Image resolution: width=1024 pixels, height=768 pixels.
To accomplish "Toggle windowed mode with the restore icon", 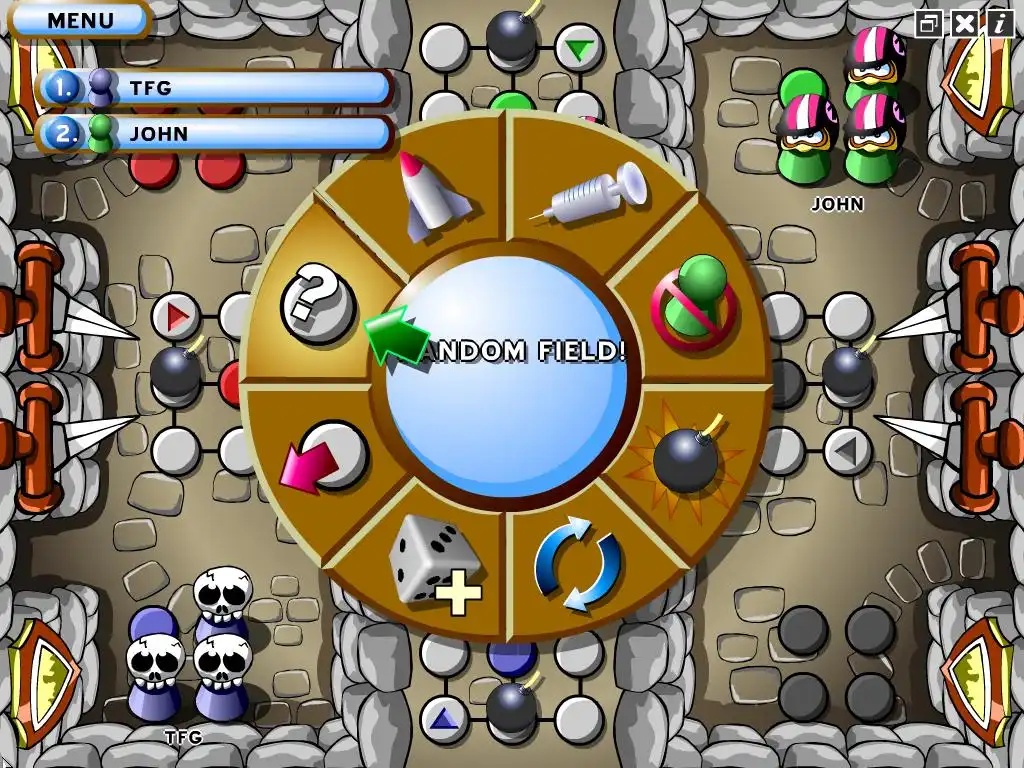I will (x=930, y=24).
